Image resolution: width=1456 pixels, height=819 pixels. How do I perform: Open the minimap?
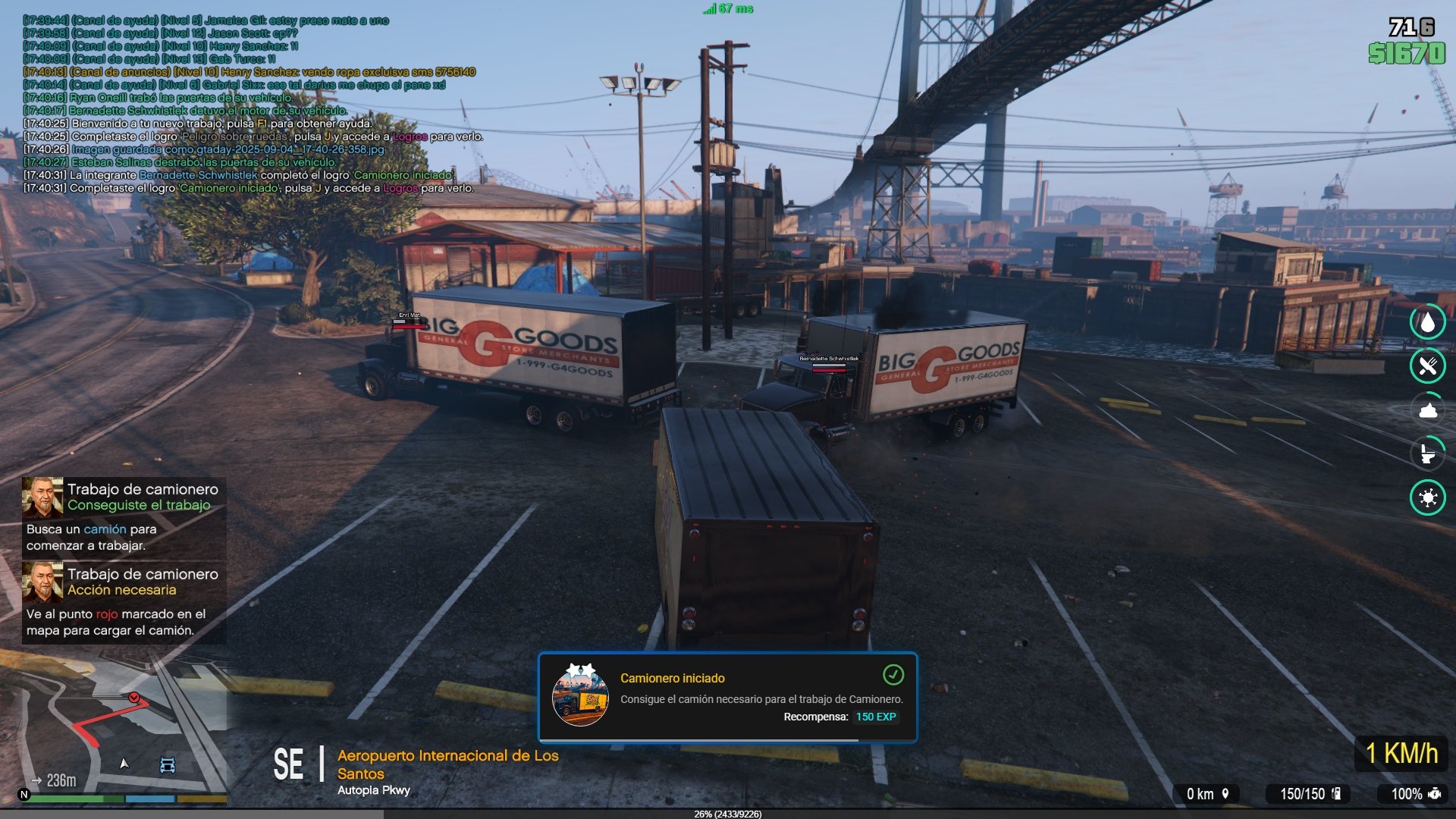pyautogui.click(x=114, y=728)
